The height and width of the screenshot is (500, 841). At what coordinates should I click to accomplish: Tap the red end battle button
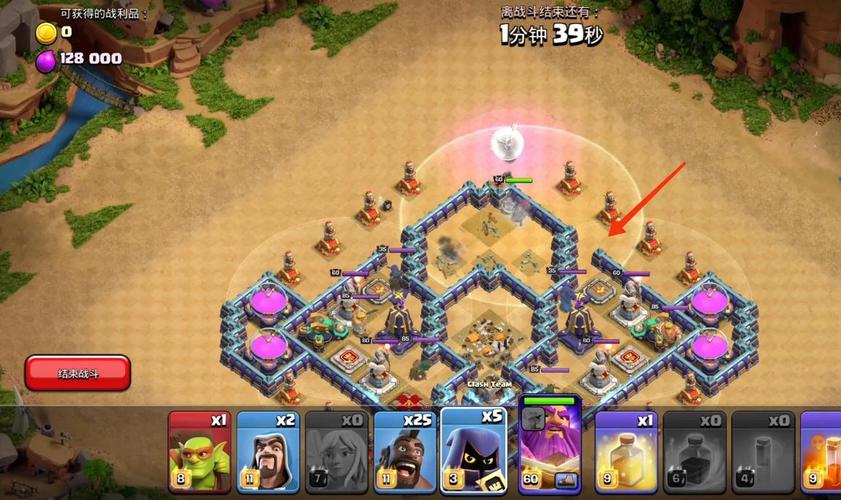(x=78, y=373)
